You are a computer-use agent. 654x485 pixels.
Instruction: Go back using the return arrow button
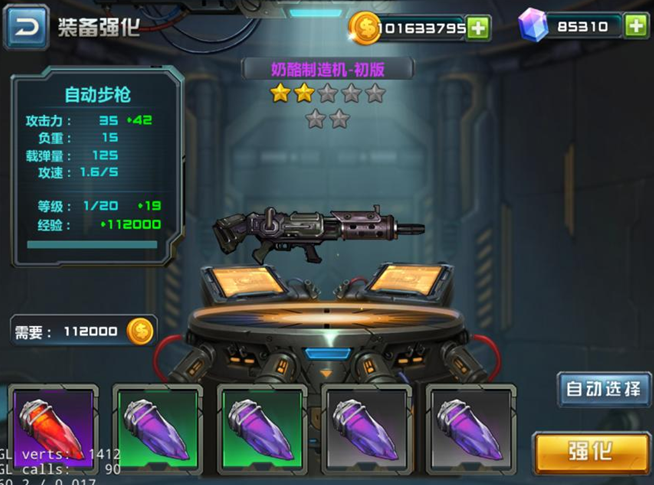click(26, 26)
